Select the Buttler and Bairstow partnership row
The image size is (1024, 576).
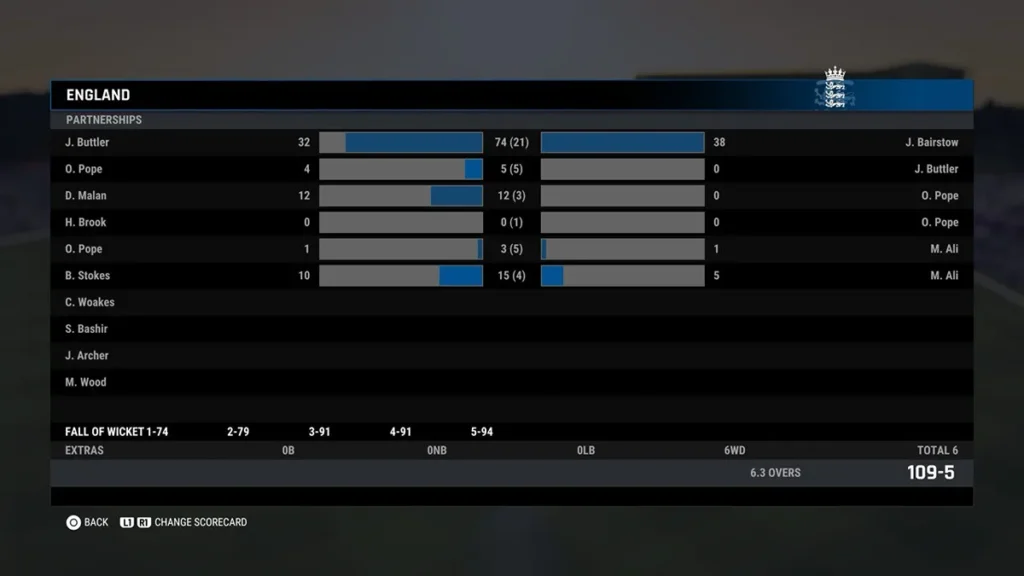(x=511, y=142)
